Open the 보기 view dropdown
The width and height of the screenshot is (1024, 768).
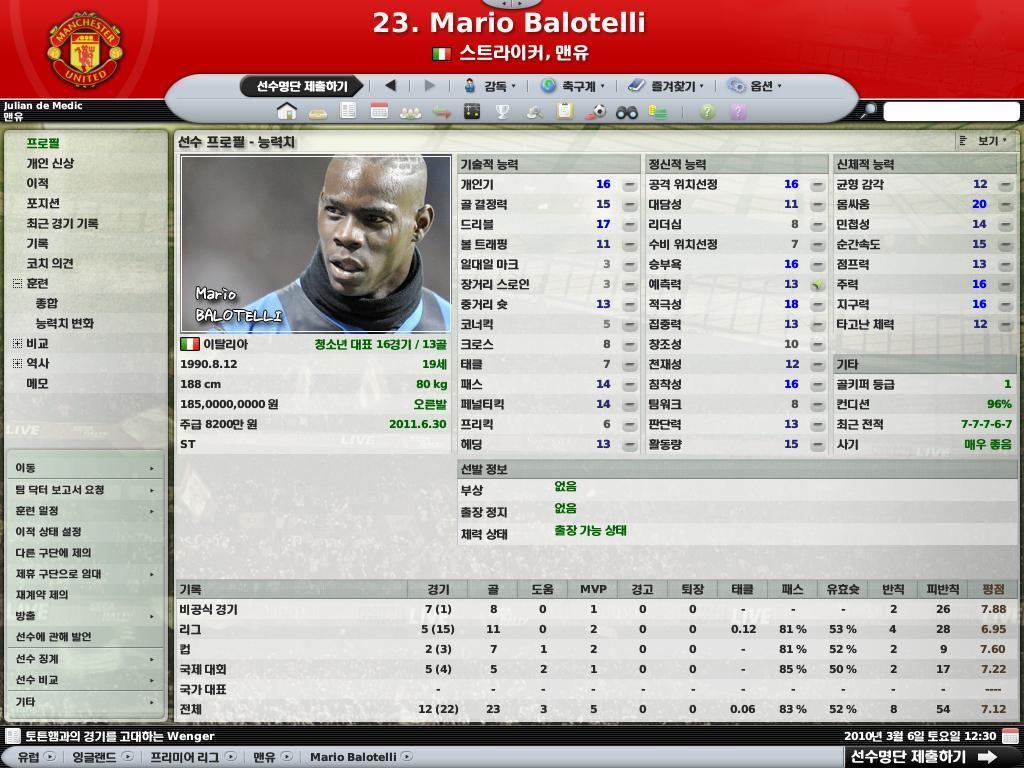pos(987,142)
